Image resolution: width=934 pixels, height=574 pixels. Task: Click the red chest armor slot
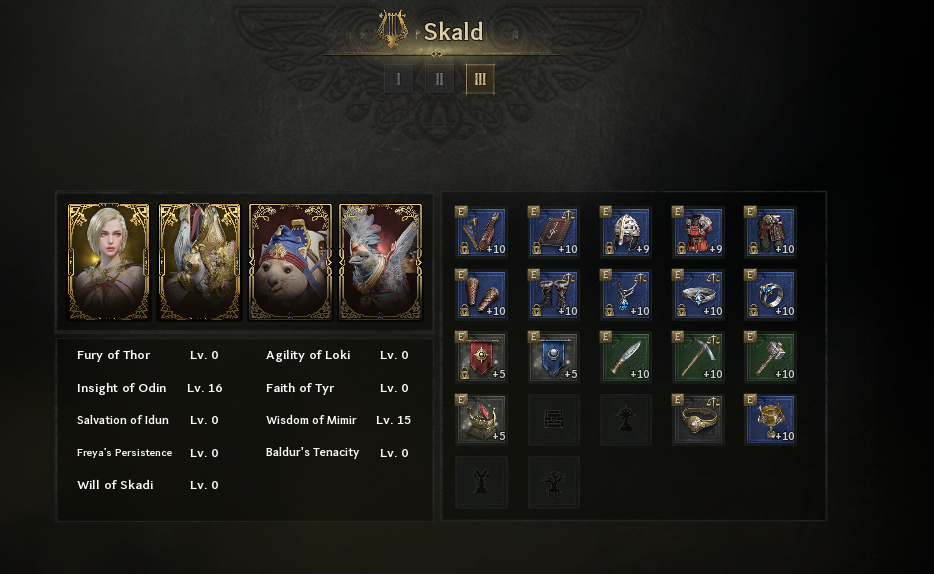click(698, 233)
